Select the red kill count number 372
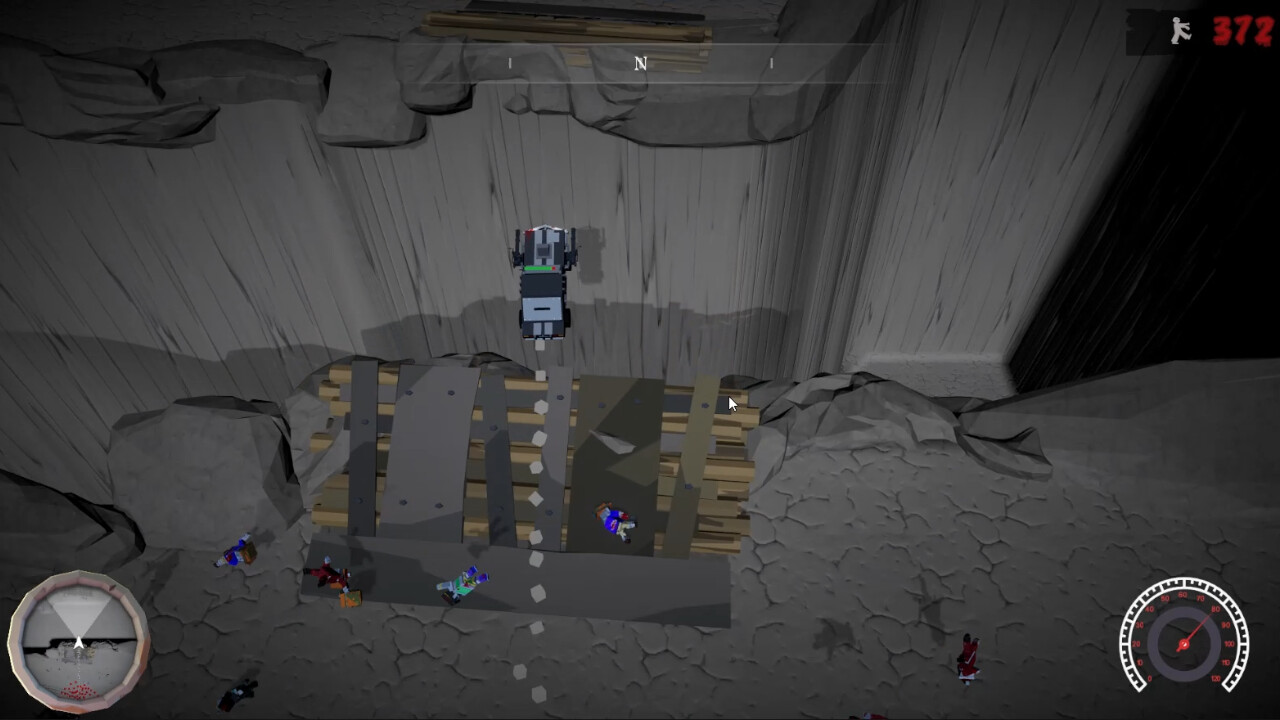 tap(1241, 30)
